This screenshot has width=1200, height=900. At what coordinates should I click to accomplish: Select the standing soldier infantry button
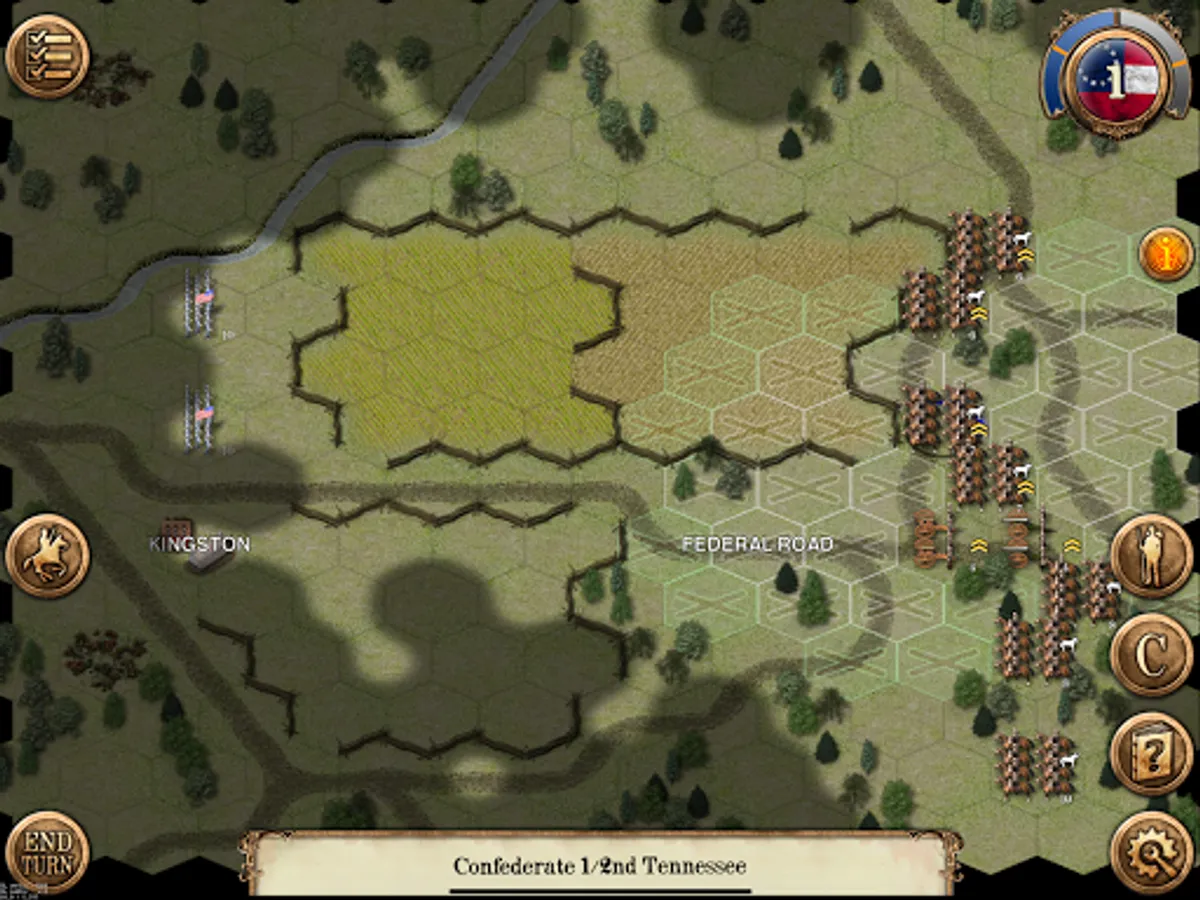coord(1151,556)
